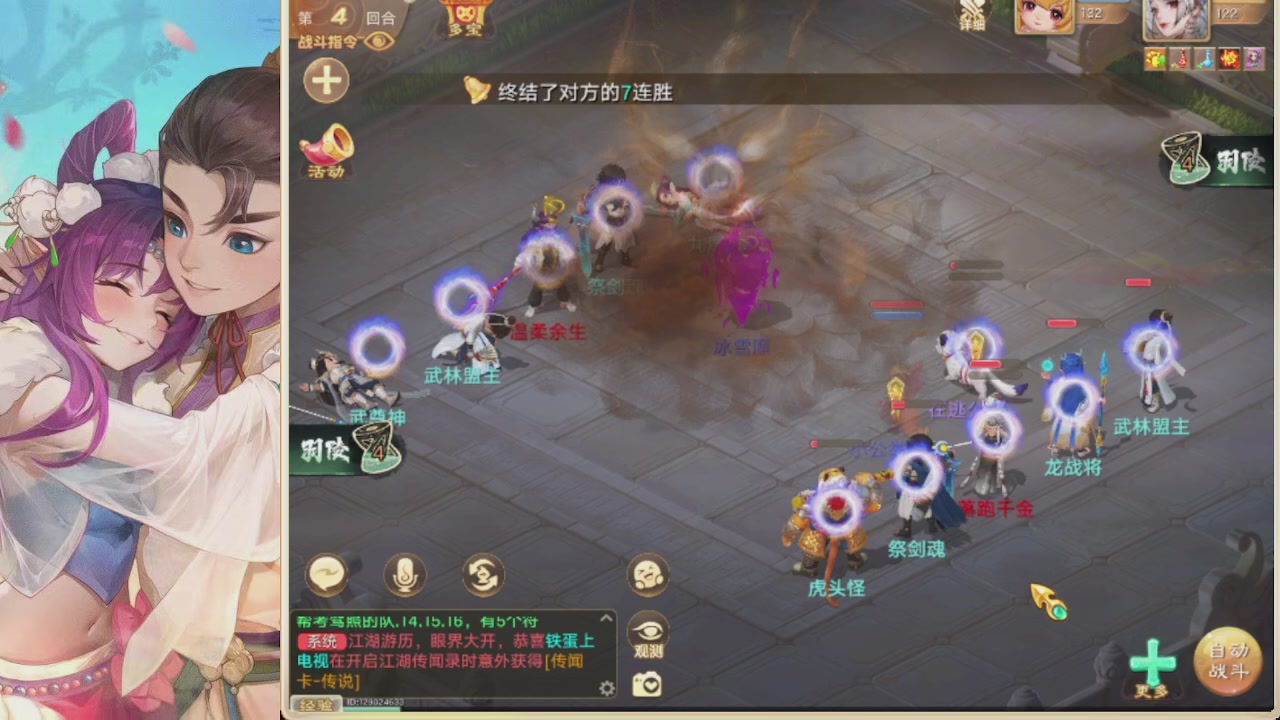Click the plus button below the round counter

[x=326, y=81]
